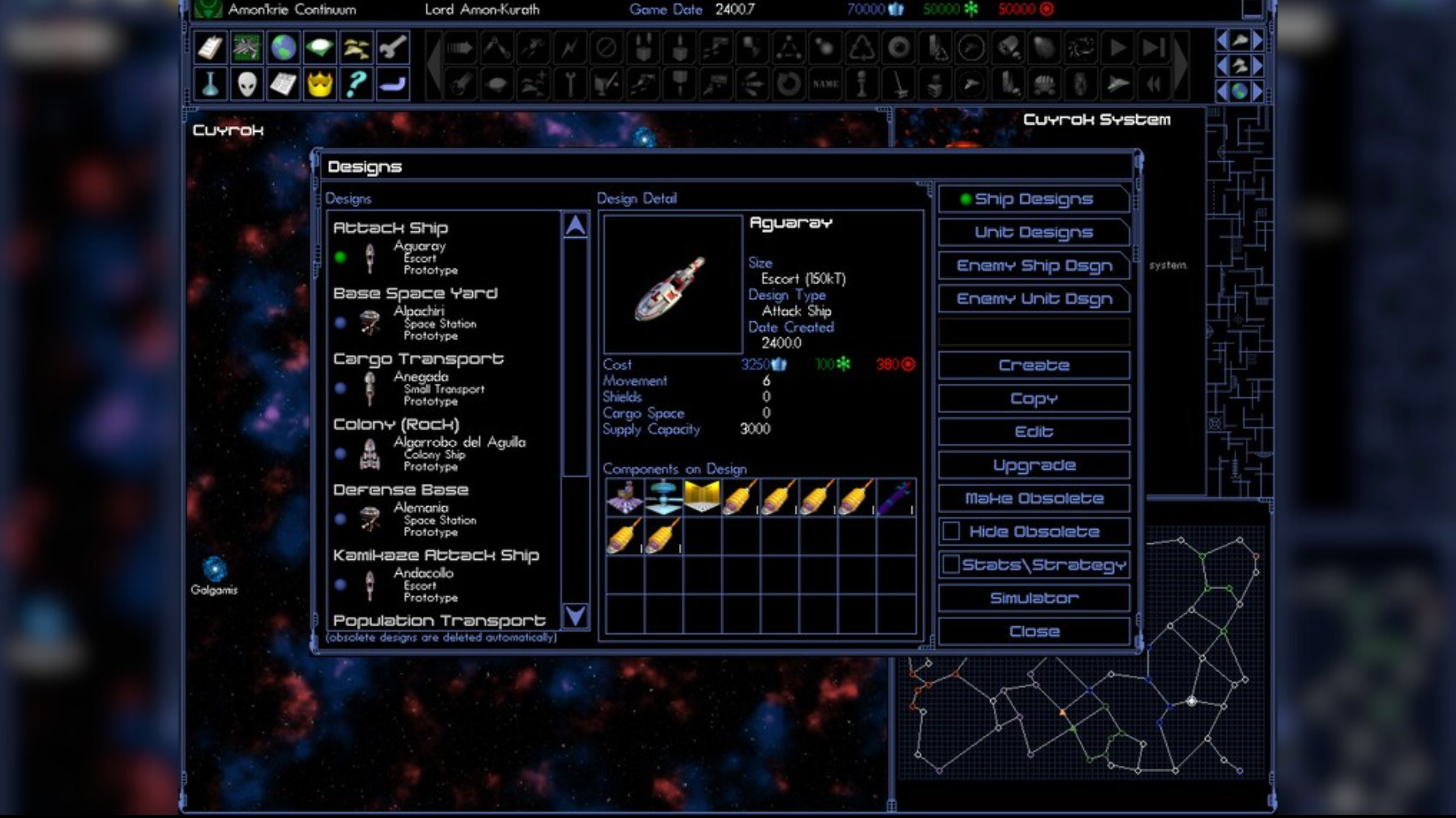This screenshot has width=1456, height=818.
Task: Click the top-right forward navigation chevron
Action: (1256, 40)
